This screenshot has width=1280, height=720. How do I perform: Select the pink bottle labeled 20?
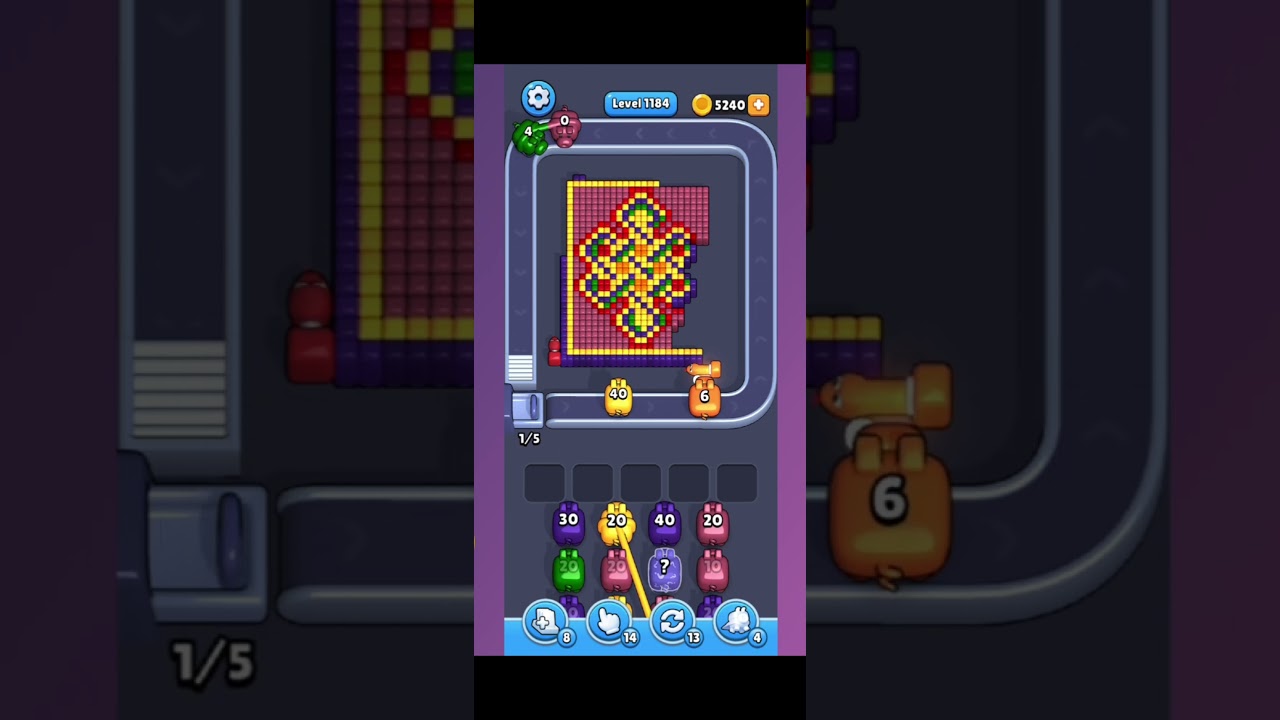[712, 521]
